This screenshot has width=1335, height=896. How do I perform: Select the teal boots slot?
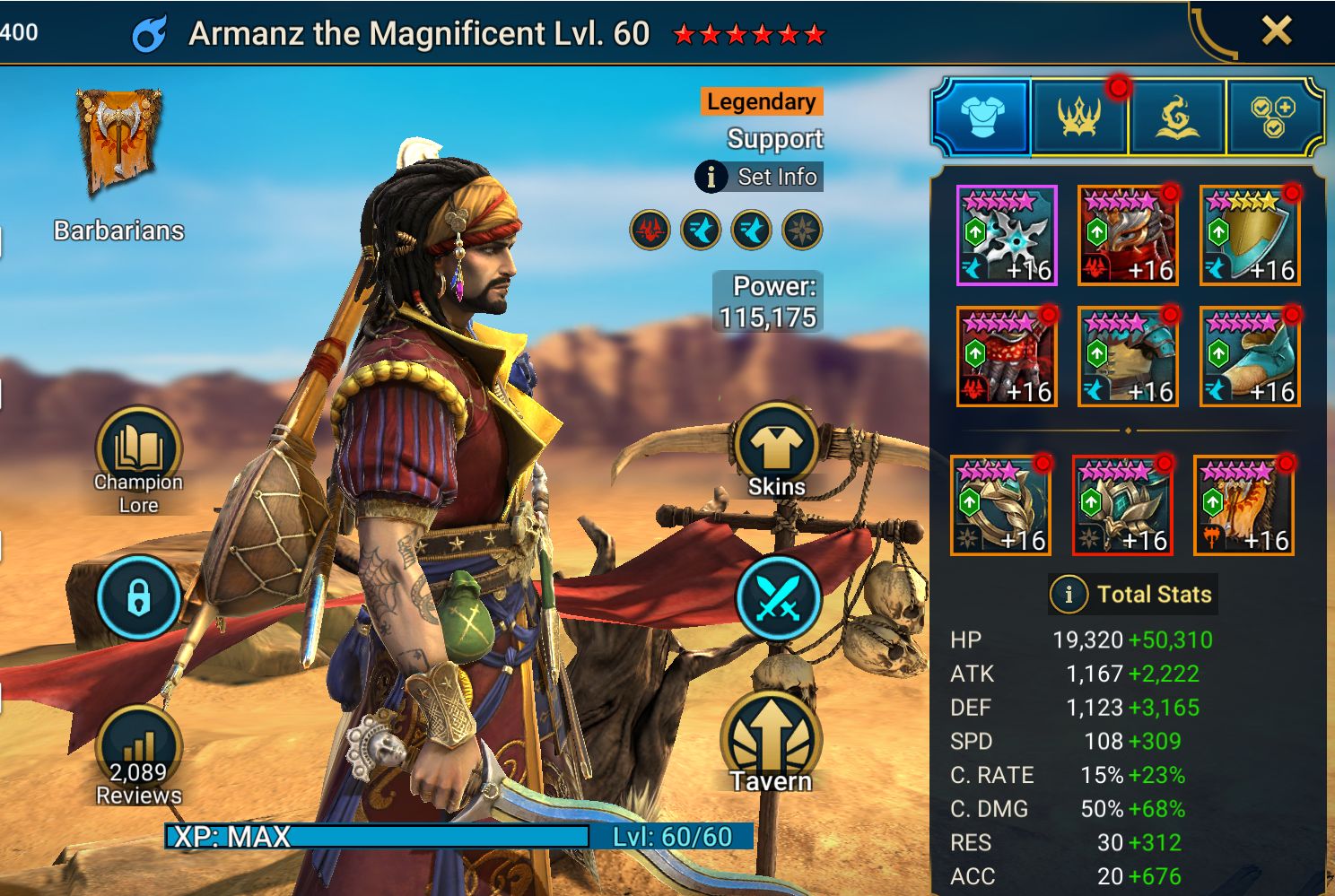[x=1250, y=357]
